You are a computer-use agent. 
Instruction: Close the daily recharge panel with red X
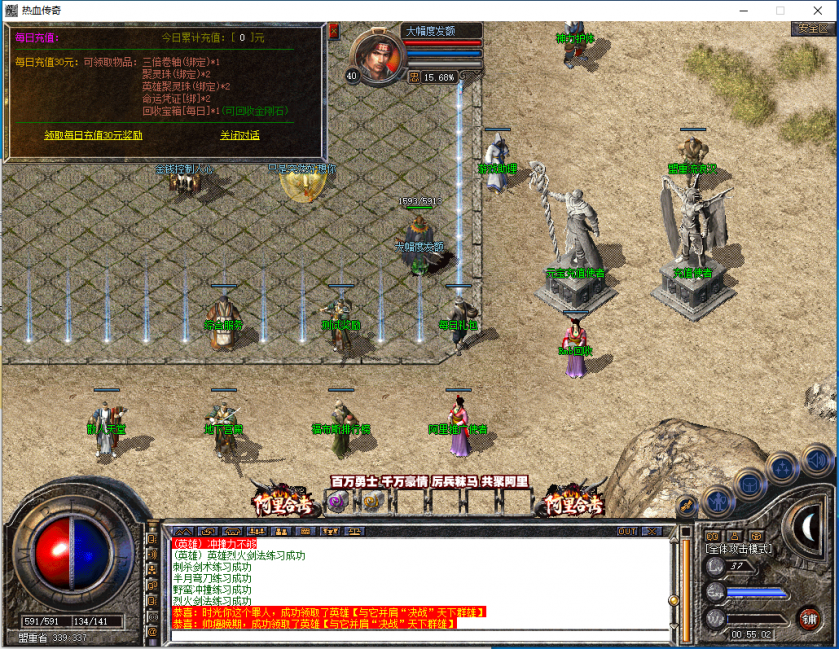(333, 31)
